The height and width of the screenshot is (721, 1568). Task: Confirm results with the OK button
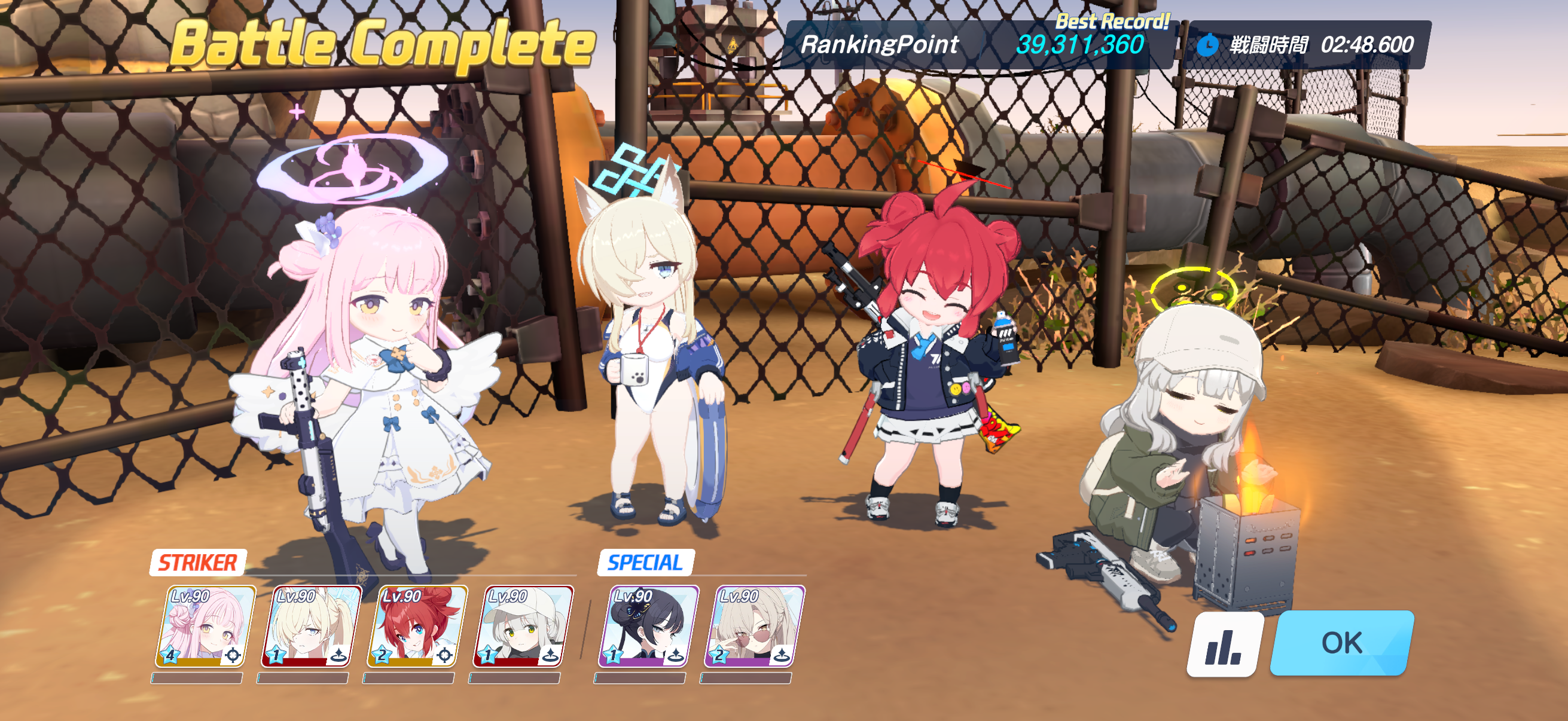pos(1341,643)
